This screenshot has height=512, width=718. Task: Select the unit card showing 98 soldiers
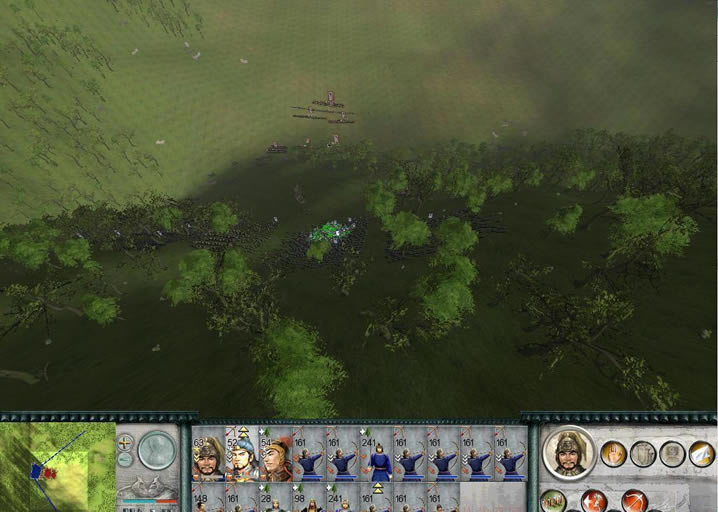[309, 499]
